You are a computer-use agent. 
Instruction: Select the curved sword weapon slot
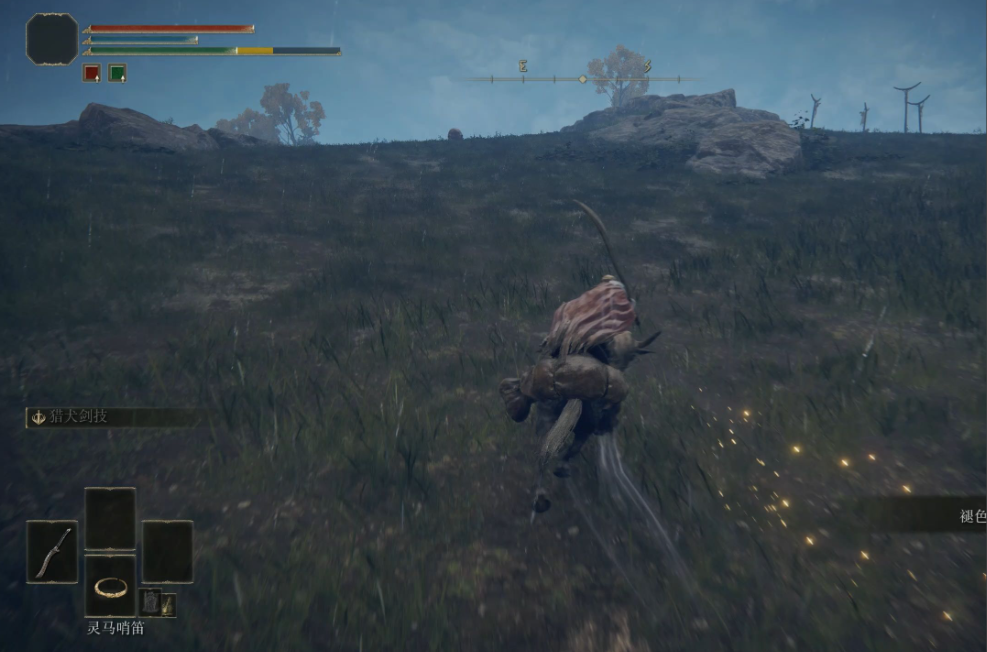click(52, 552)
